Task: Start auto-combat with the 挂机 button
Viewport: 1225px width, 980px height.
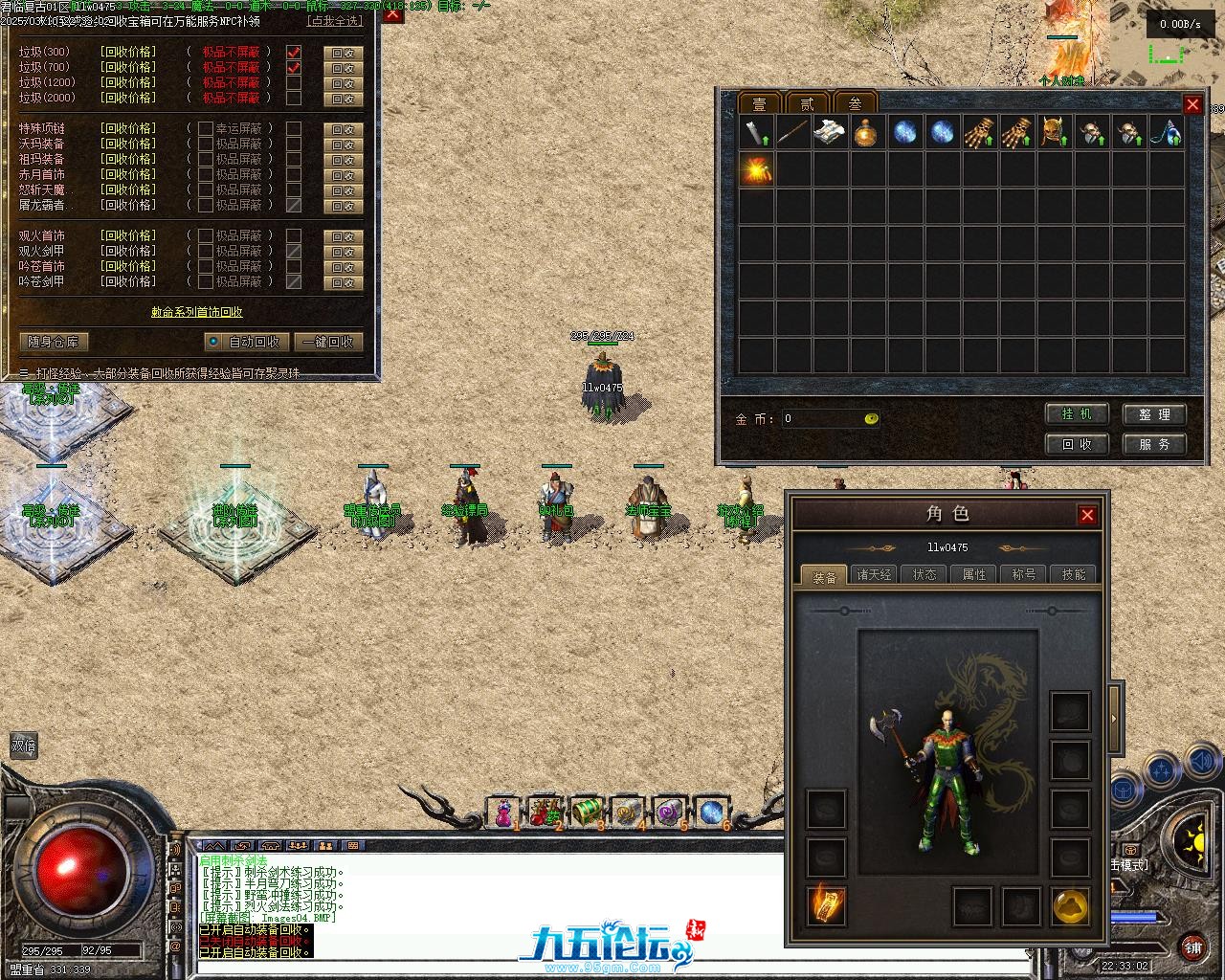Action: pos(1077,414)
